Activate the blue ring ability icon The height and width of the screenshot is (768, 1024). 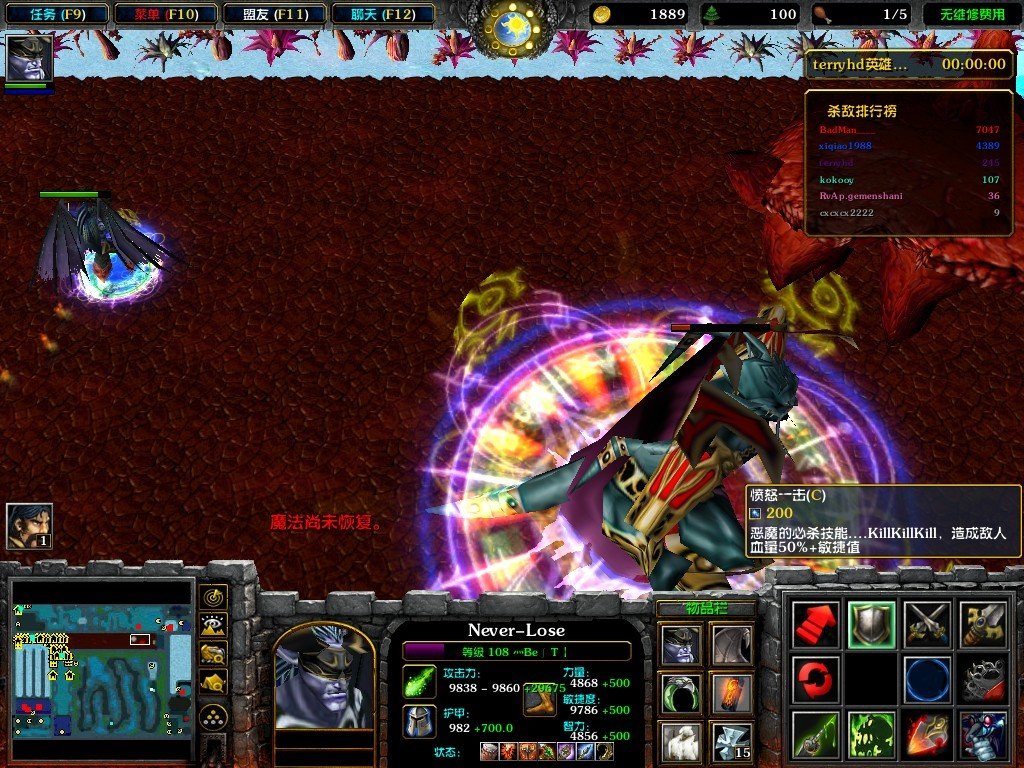pos(926,679)
